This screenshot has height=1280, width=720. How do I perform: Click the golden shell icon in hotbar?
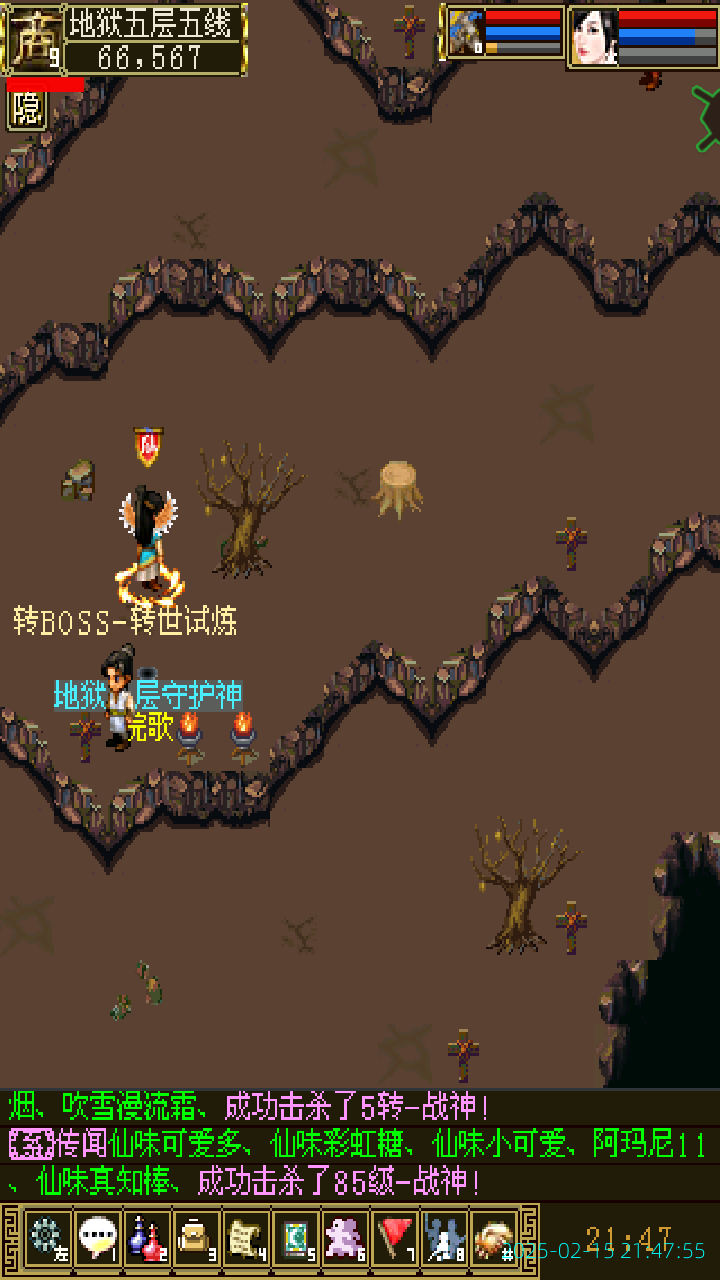(494, 1238)
